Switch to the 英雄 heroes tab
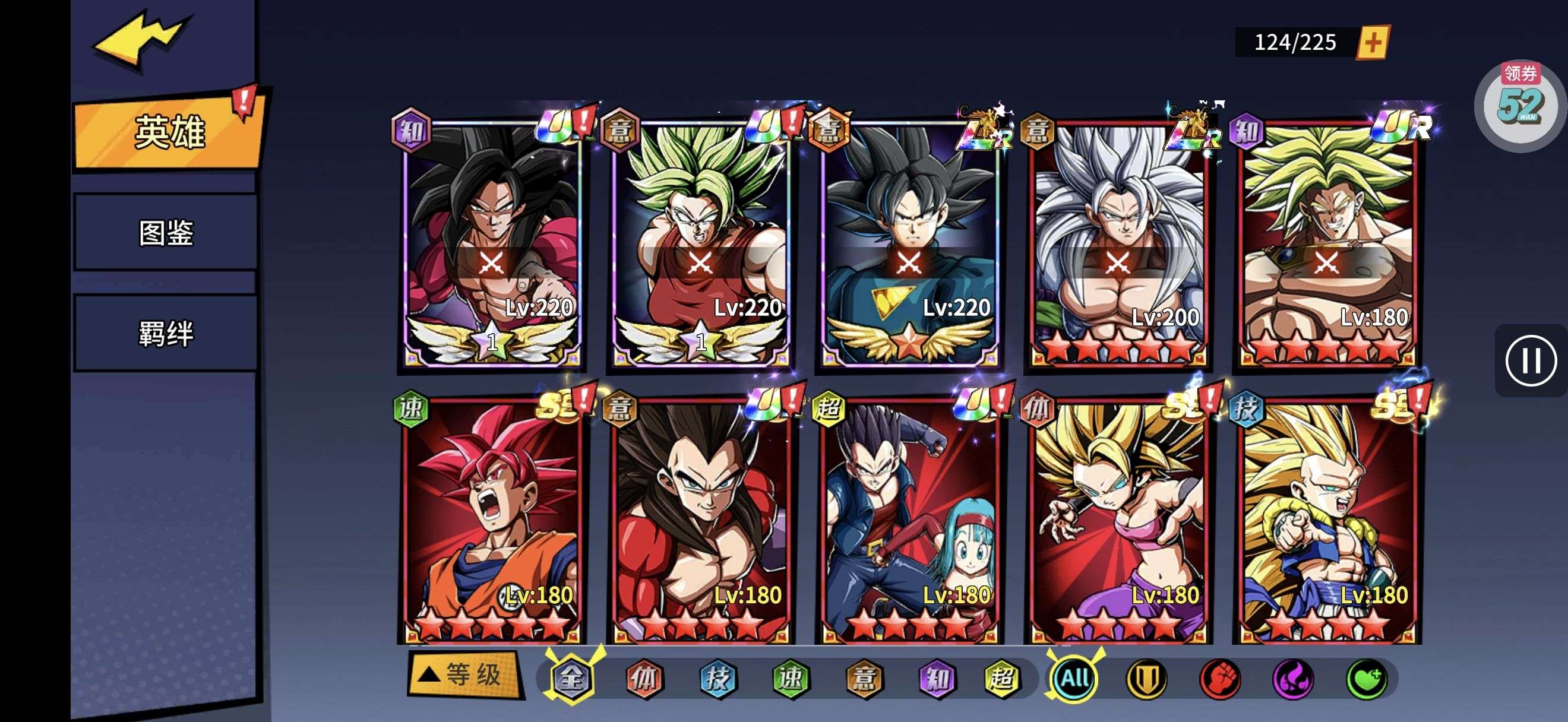 coord(169,131)
